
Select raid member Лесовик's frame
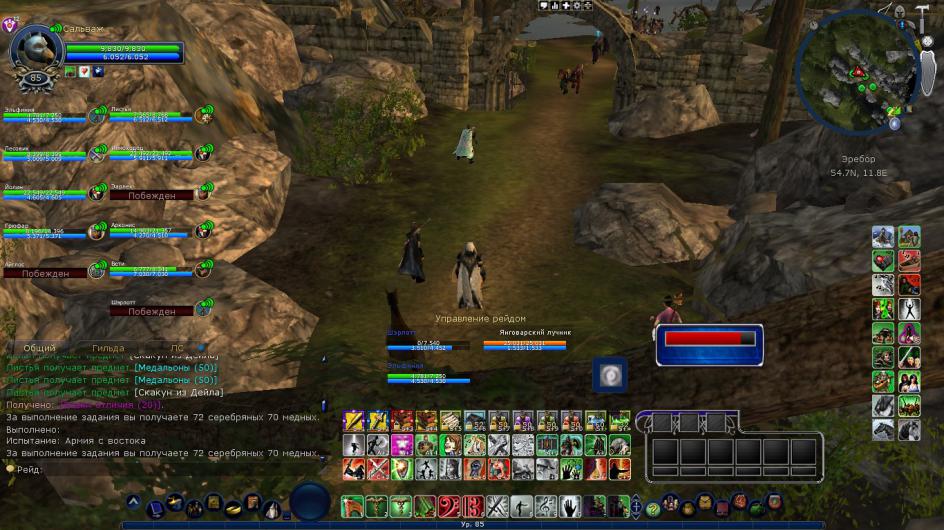(45, 154)
